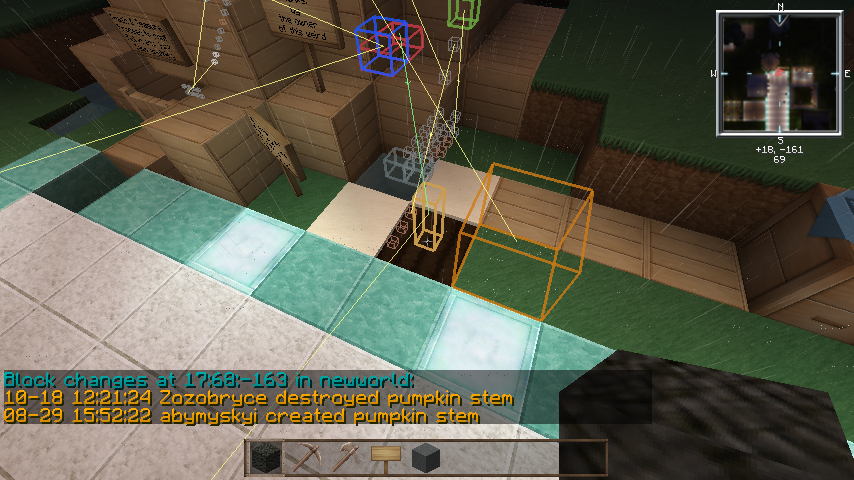854x480 pixels.
Task: Select the wooden pickaxe in the hotbar
Action: click(305, 458)
